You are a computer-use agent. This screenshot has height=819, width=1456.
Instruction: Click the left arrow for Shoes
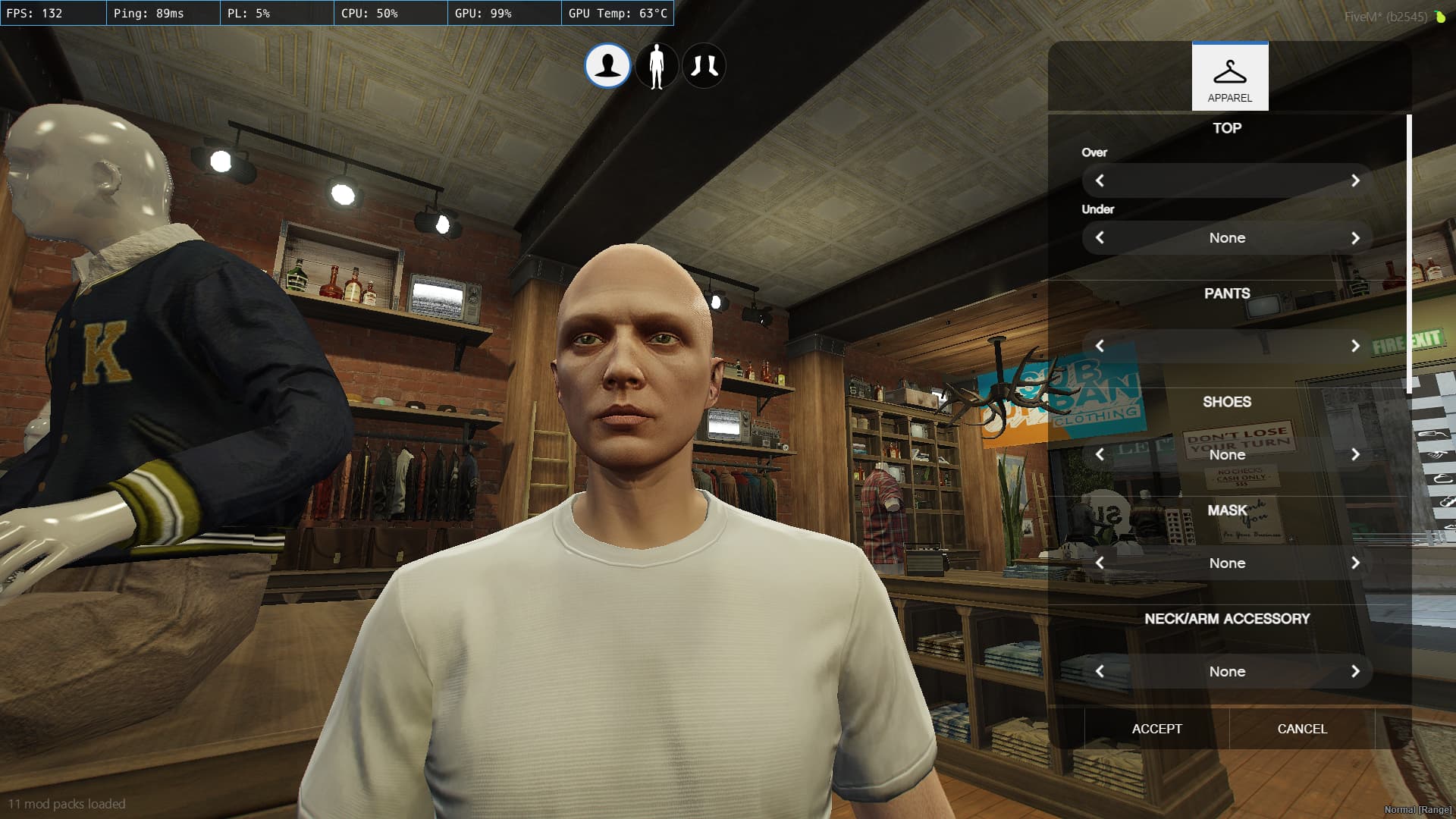[1100, 455]
